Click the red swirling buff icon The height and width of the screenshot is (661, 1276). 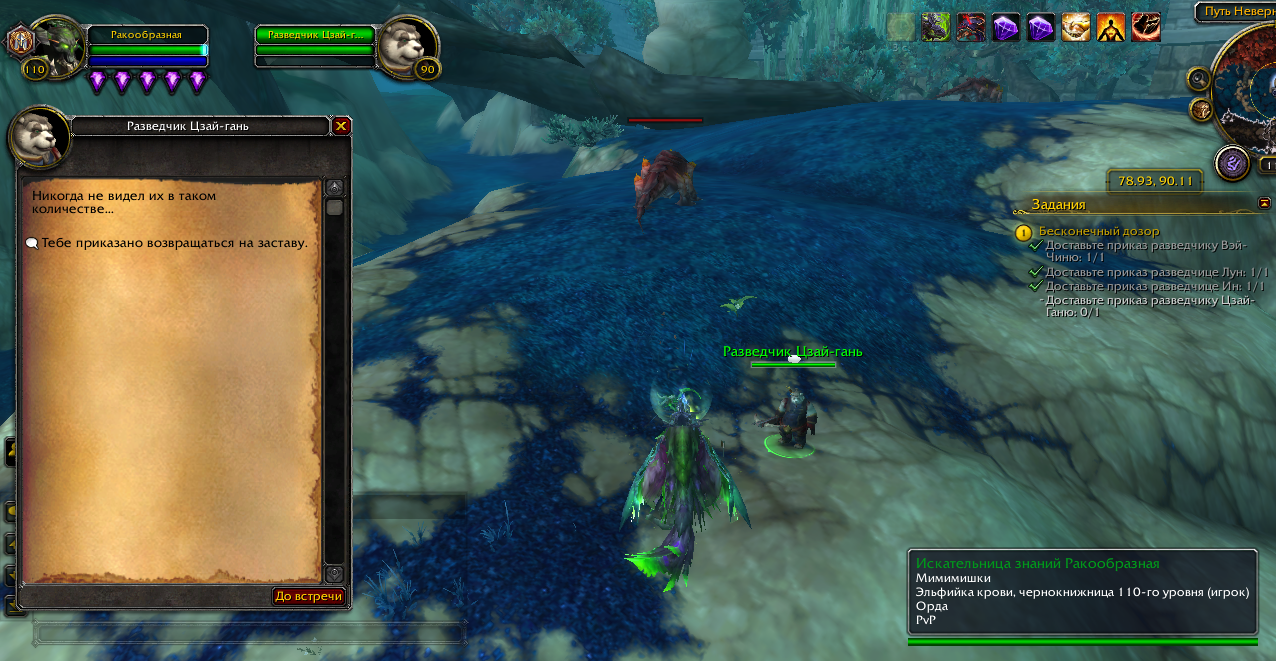point(1145,27)
